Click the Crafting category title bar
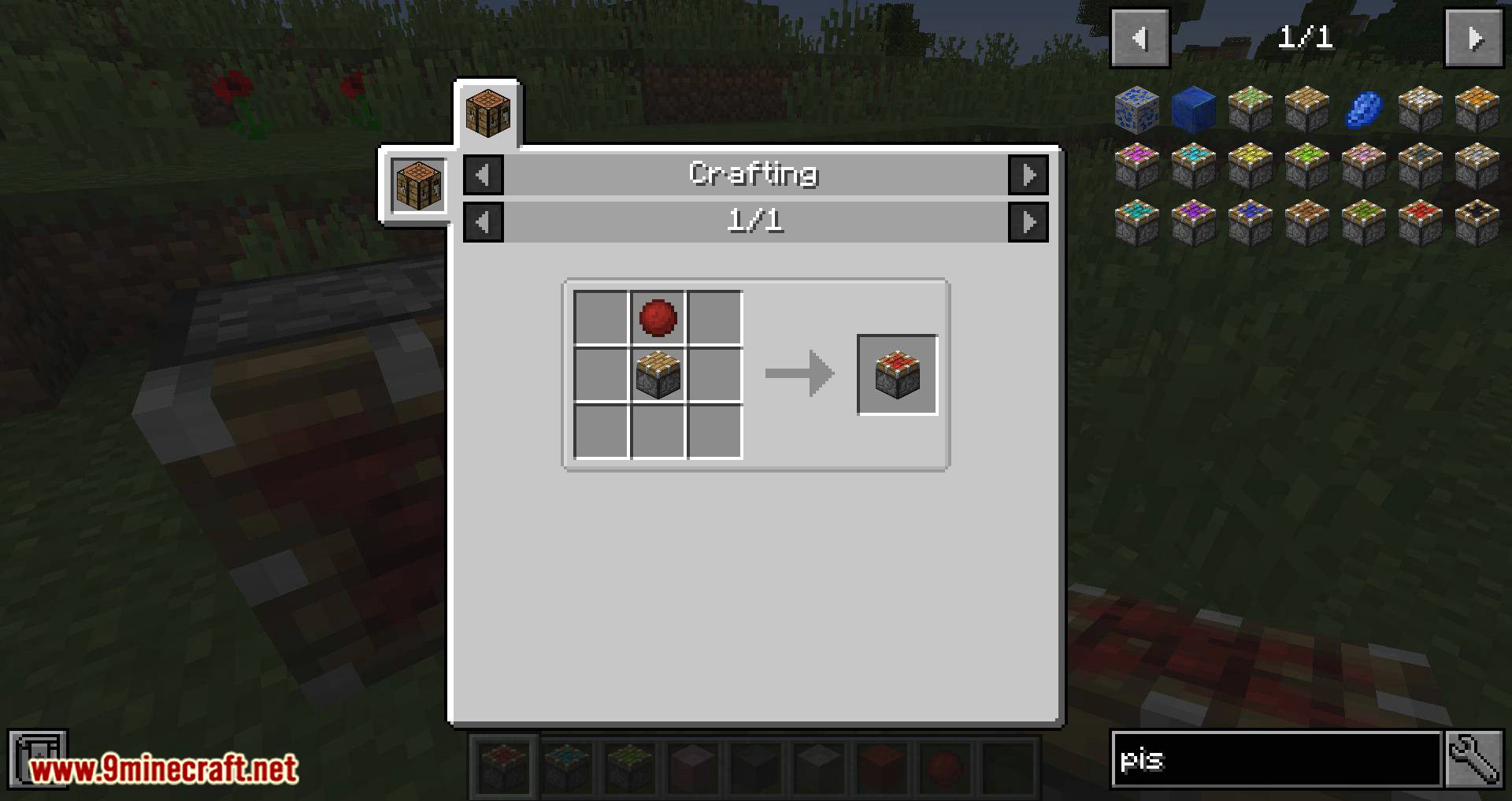This screenshot has width=1512, height=801. [x=754, y=174]
